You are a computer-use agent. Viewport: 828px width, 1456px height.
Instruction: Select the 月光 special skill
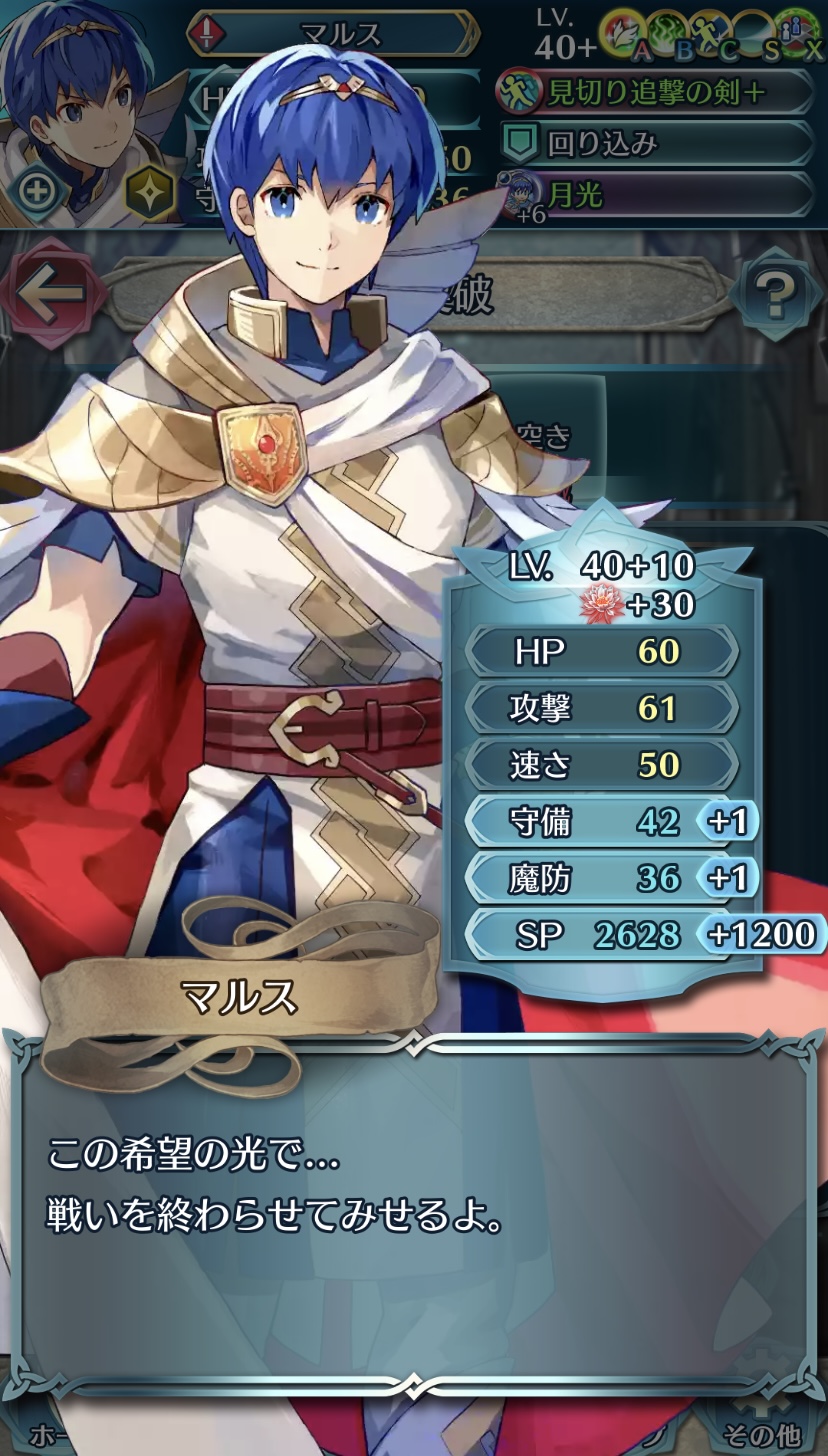pos(655,194)
